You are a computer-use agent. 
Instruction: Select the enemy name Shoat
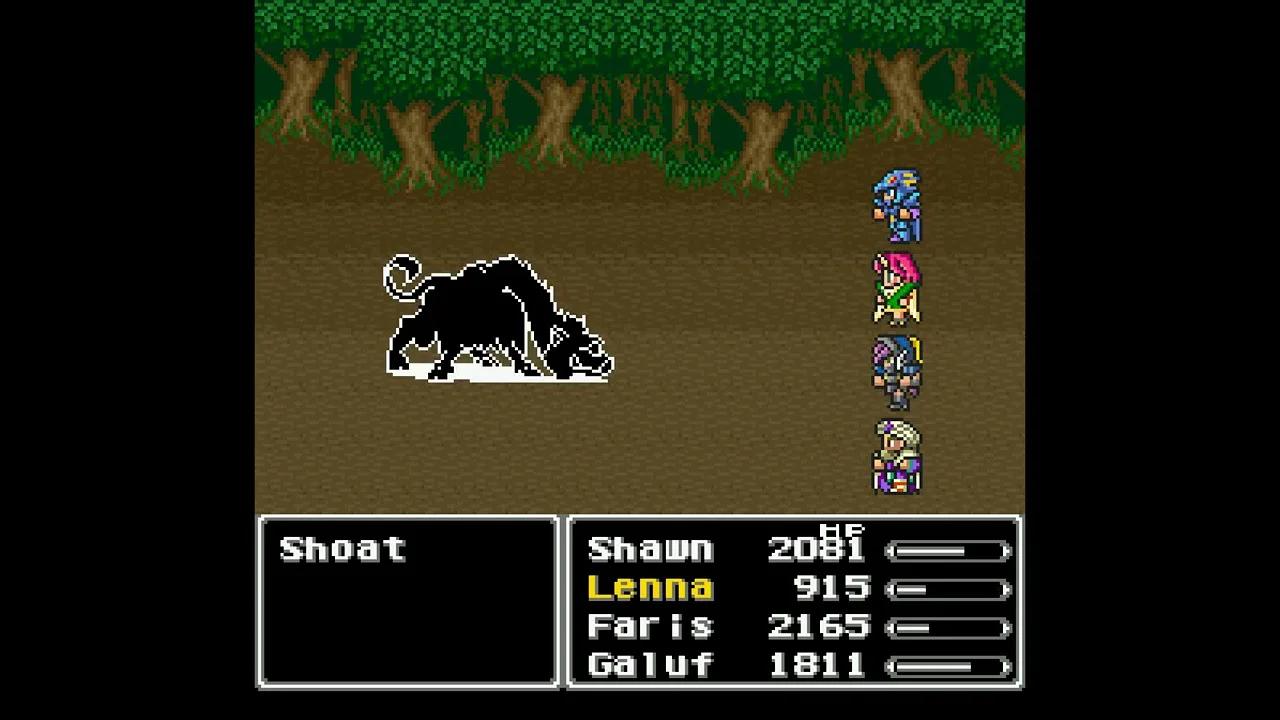342,548
